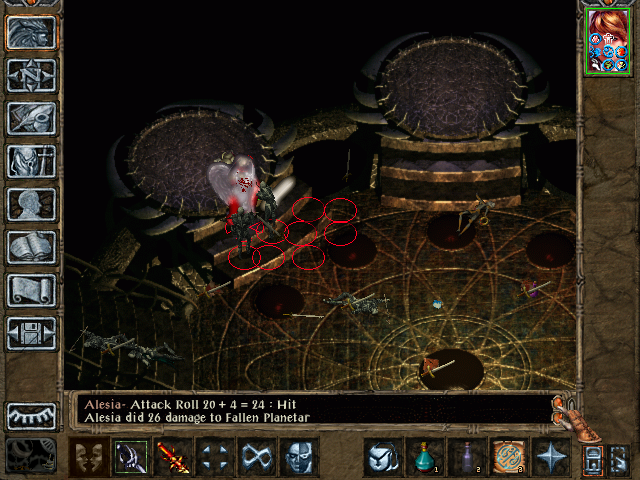Select the flaming sword weapon slot
Viewport: 640px width, 480px height.
tap(173, 457)
